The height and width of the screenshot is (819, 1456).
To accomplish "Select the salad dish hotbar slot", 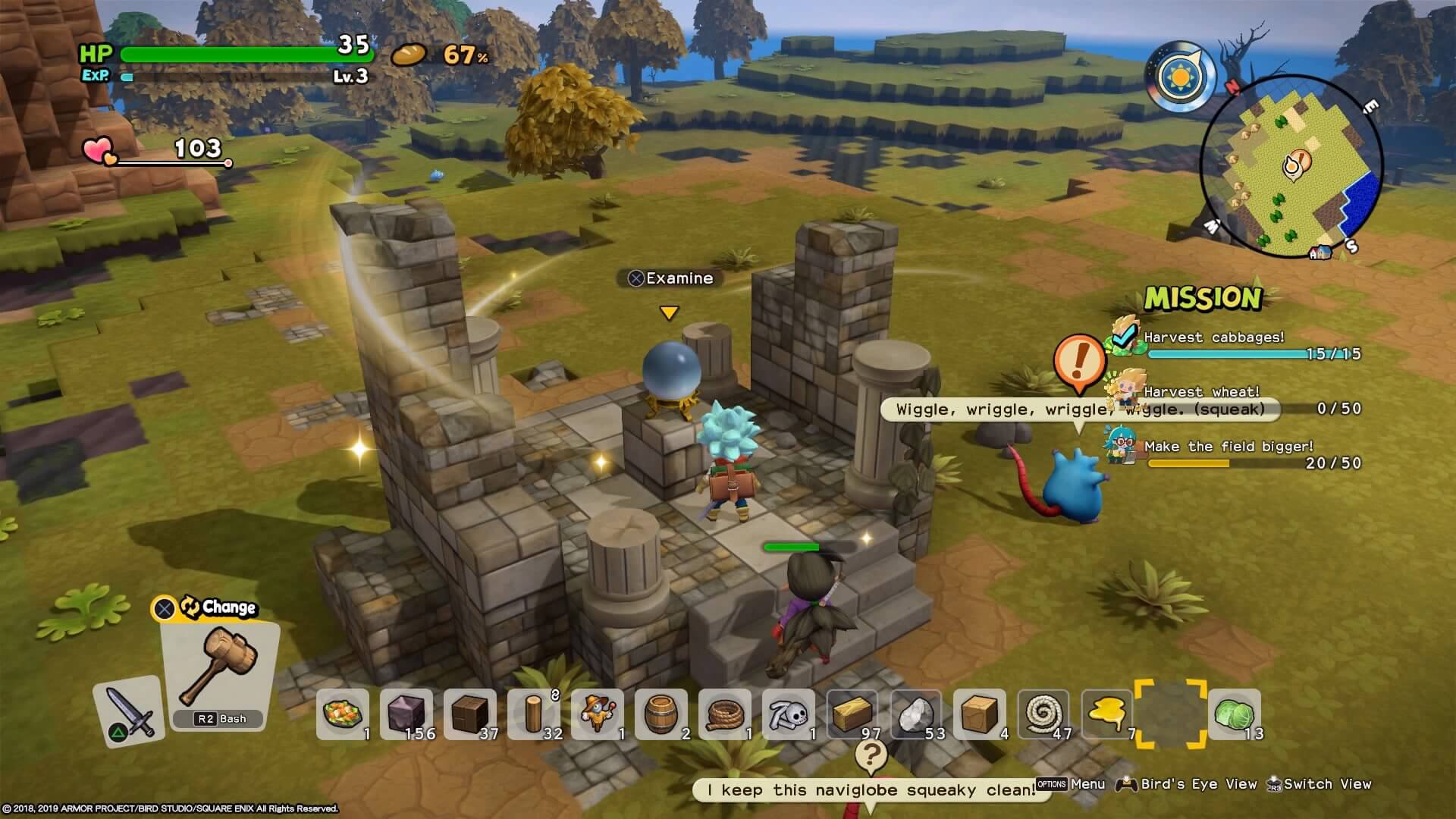I will pyautogui.click(x=343, y=714).
